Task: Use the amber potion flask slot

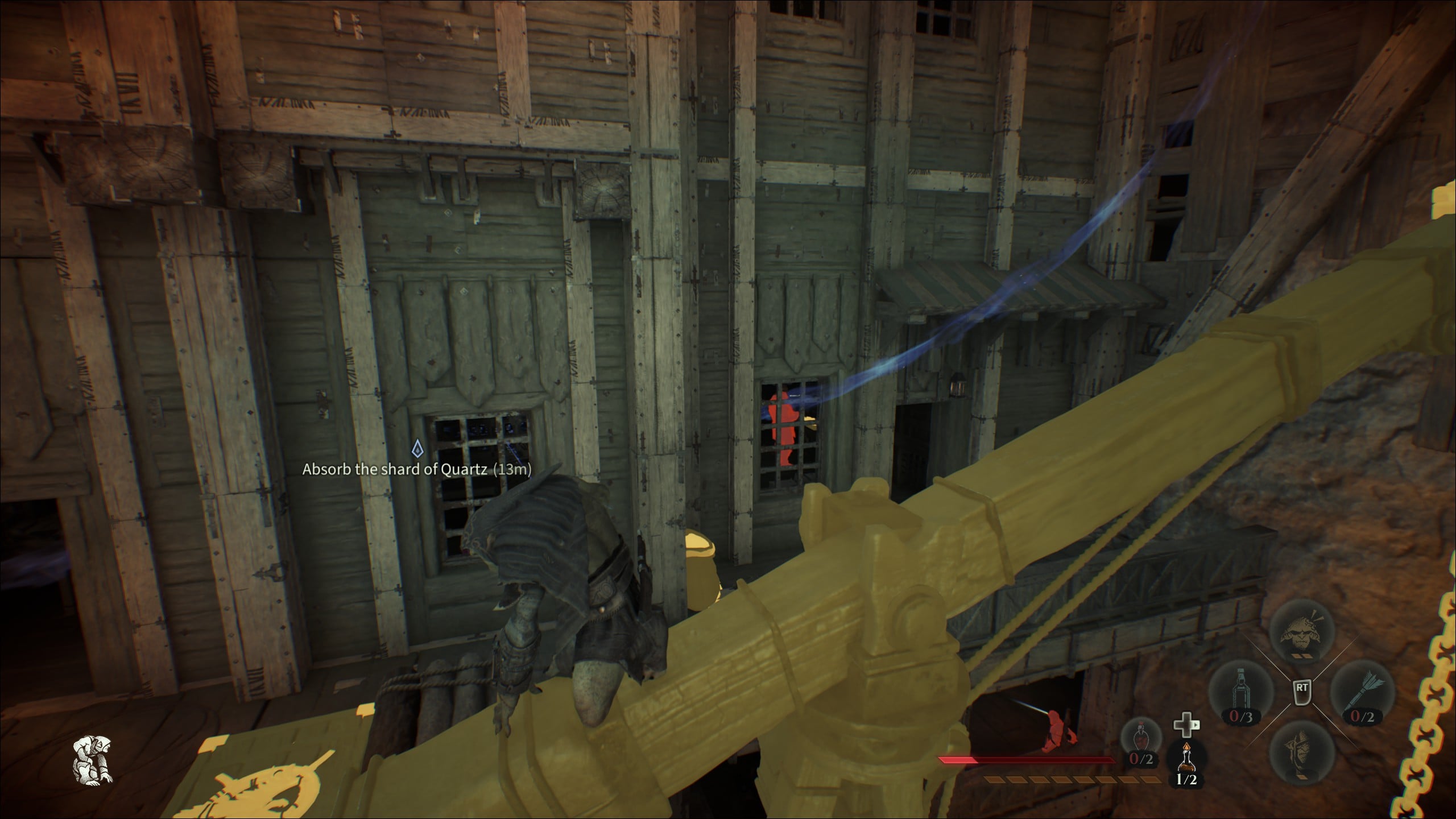Action: (x=1186, y=762)
